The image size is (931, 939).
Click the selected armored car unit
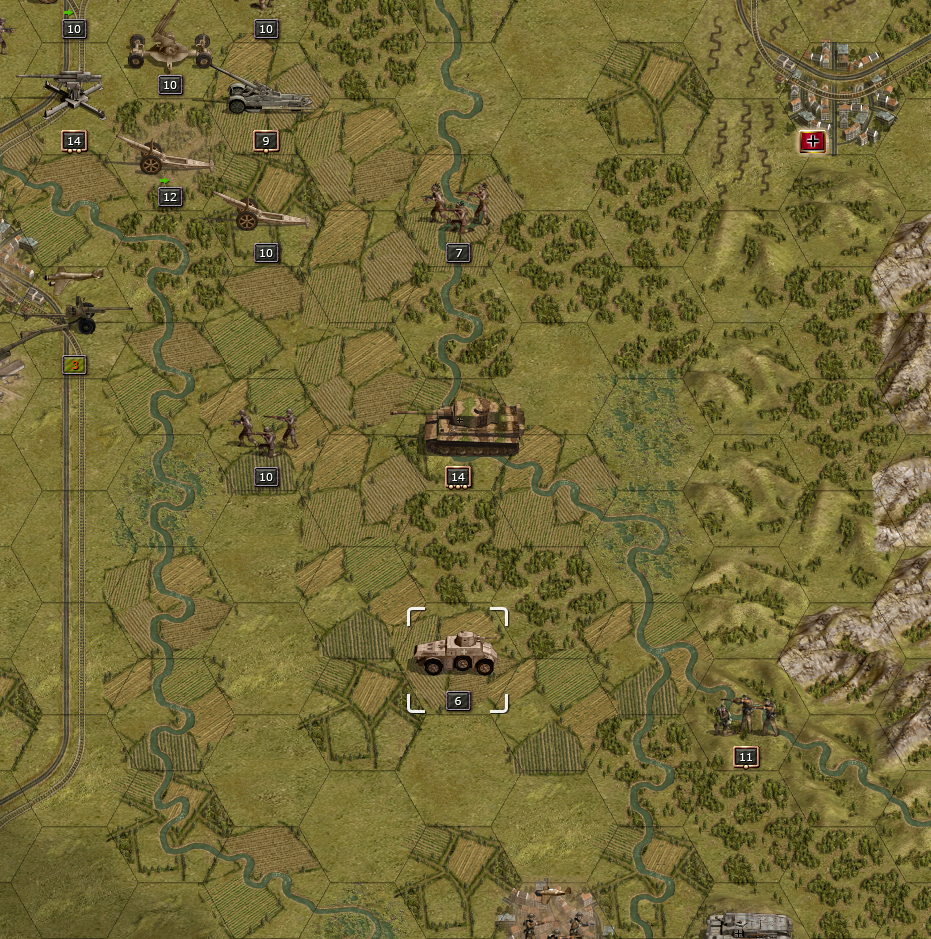pos(457,654)
